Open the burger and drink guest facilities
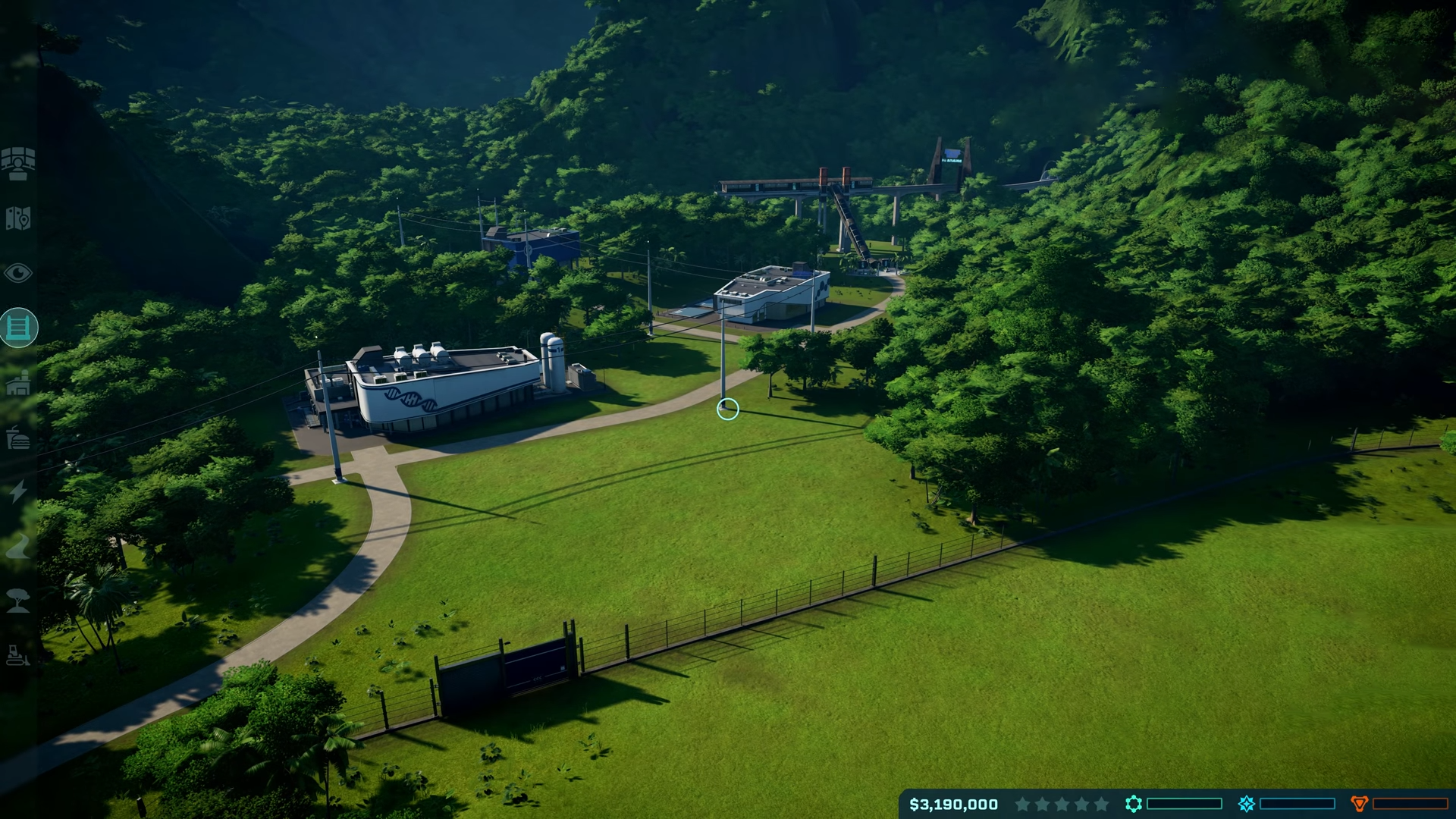 (x=18, y=438)
